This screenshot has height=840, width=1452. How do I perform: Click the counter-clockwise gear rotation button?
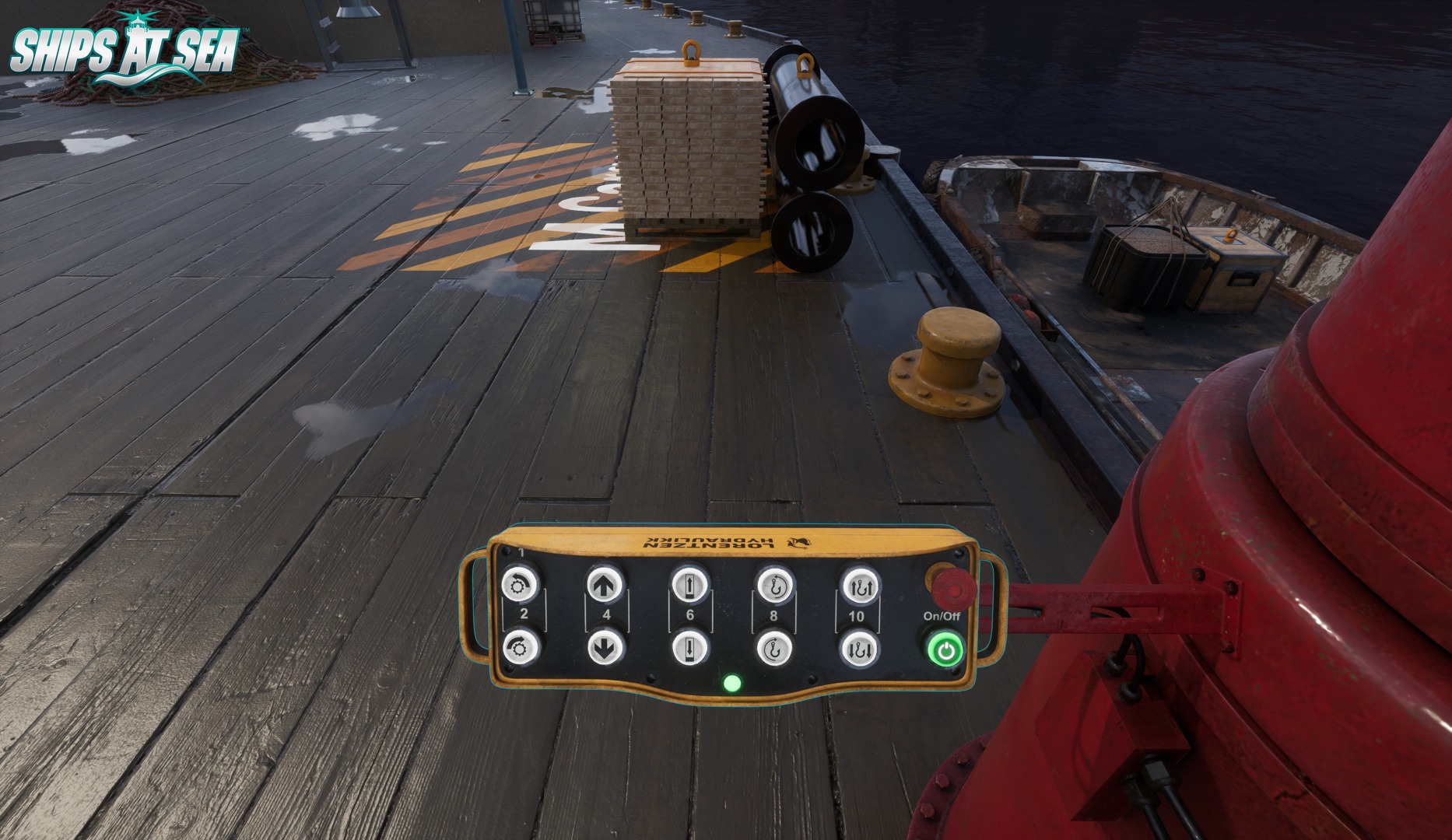(x=520, y=586)
